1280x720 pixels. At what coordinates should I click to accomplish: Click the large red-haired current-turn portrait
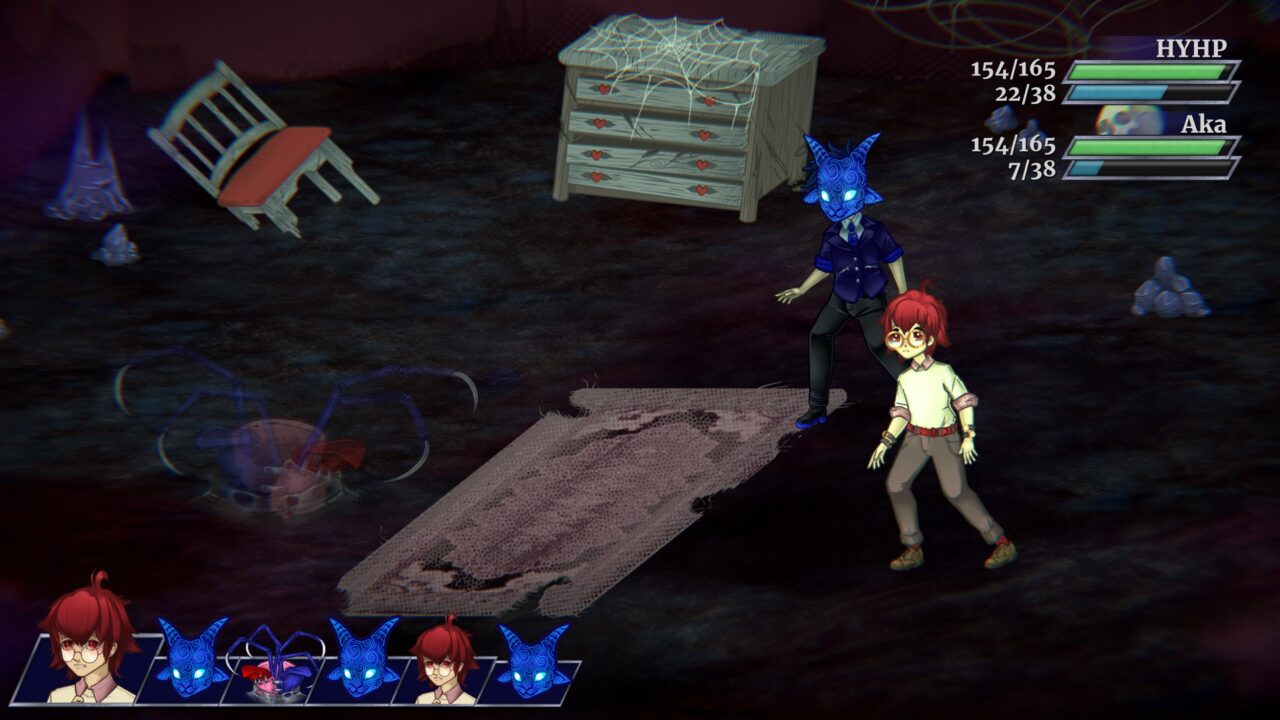[x=90, y=640]
